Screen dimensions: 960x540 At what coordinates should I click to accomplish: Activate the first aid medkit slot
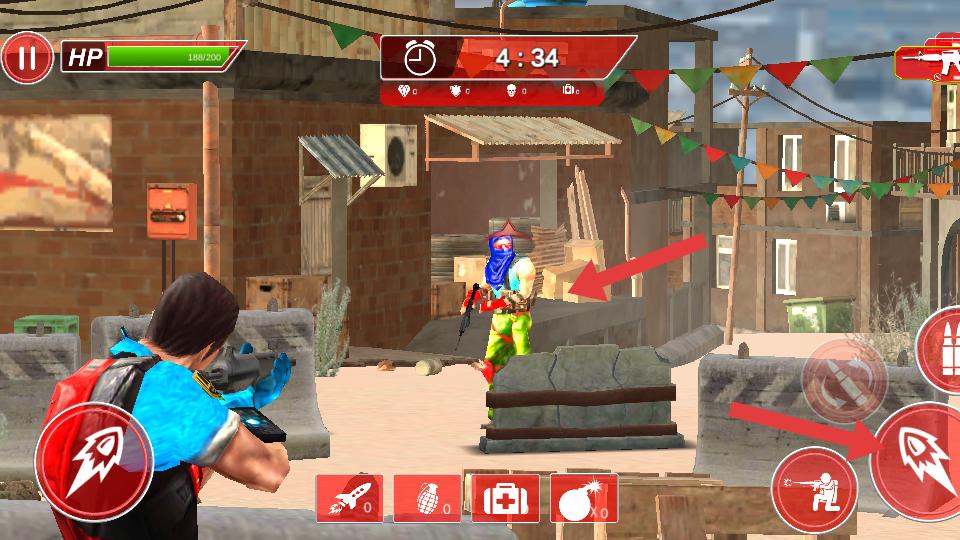point(505,498)
